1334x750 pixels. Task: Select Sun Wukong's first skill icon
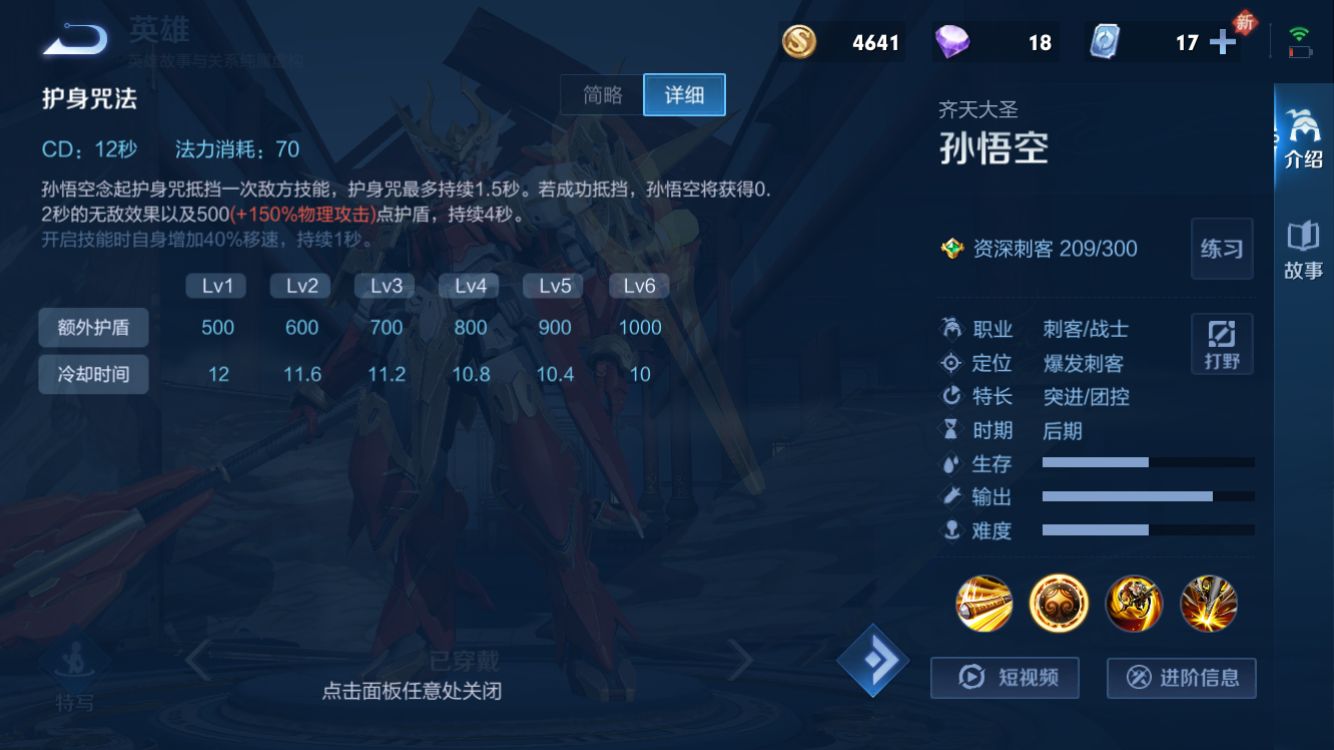point(983,603)
